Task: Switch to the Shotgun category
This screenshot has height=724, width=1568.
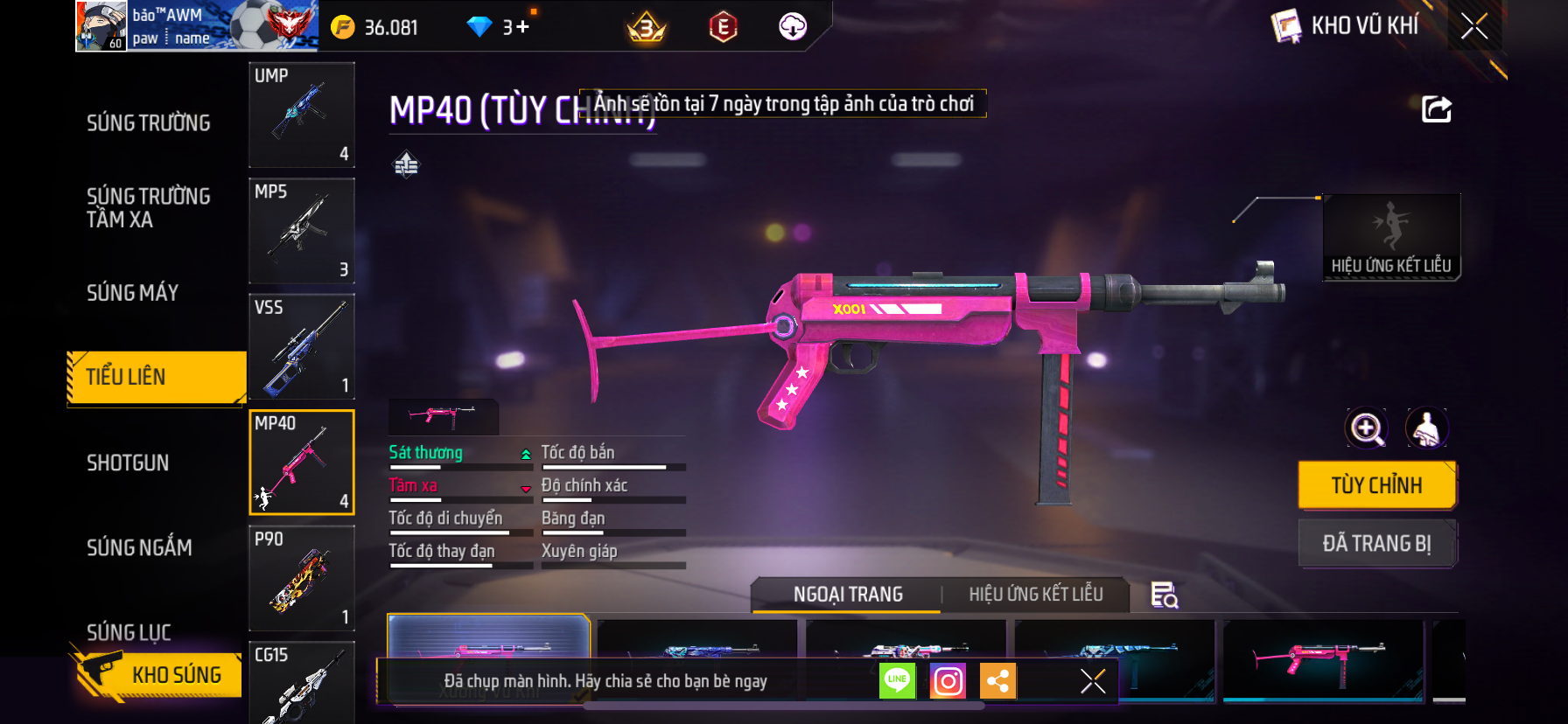Action: click(128, 463)
